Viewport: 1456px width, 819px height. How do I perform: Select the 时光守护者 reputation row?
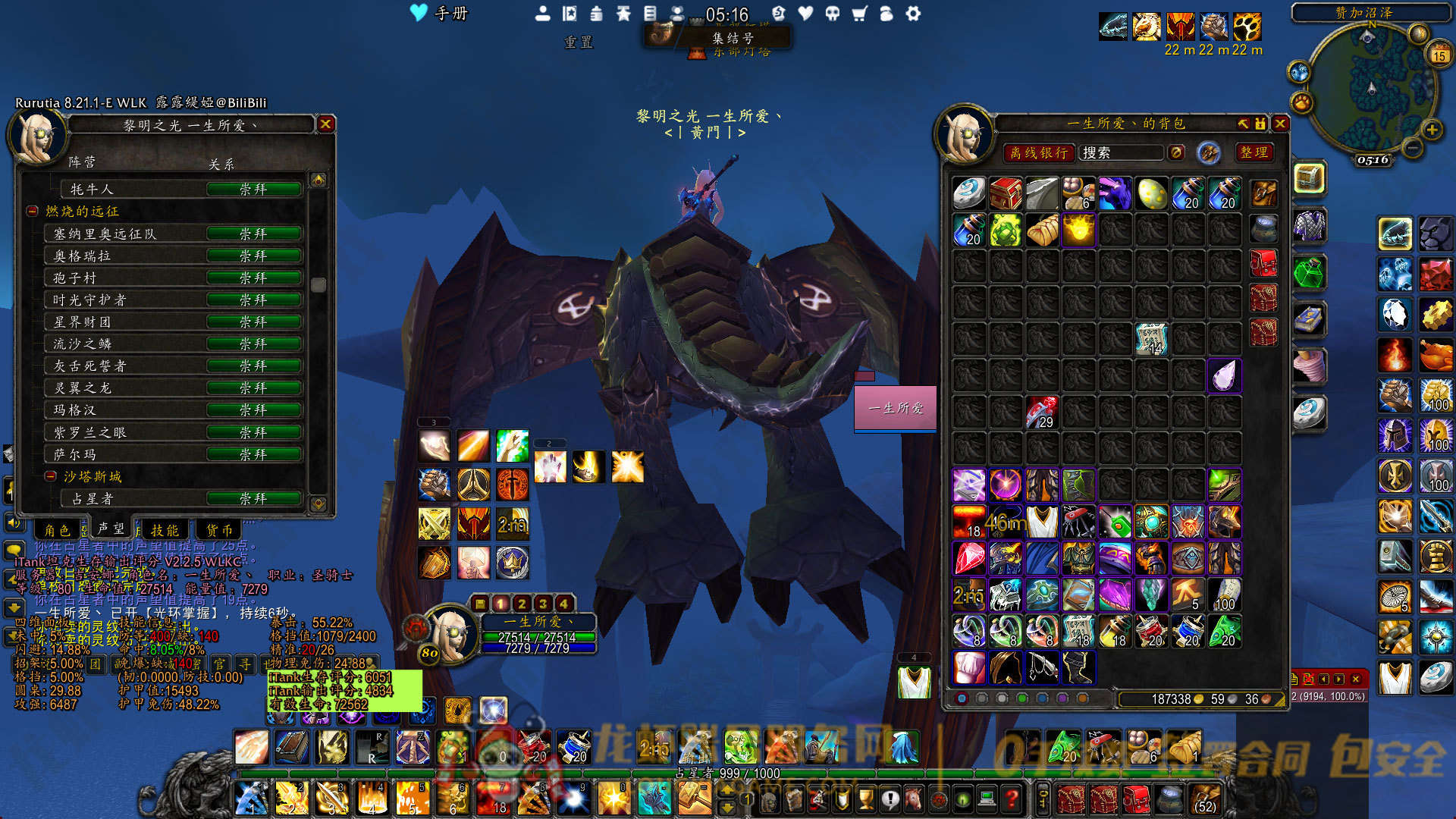pos(174,300)
